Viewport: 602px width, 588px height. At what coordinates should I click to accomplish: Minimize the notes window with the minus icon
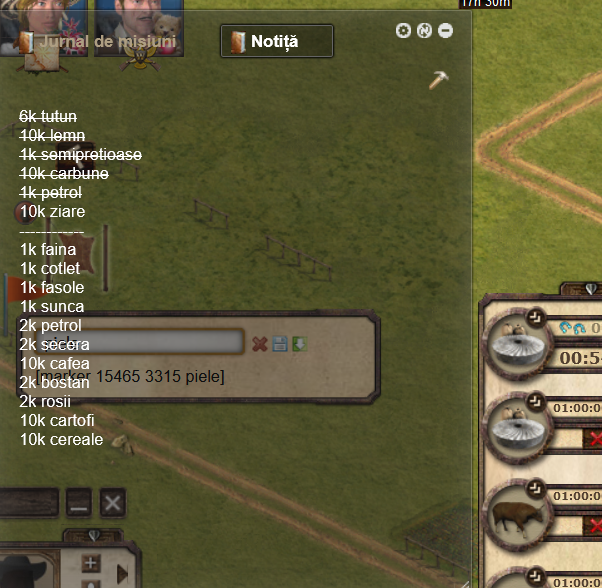(x=445, y=31)
